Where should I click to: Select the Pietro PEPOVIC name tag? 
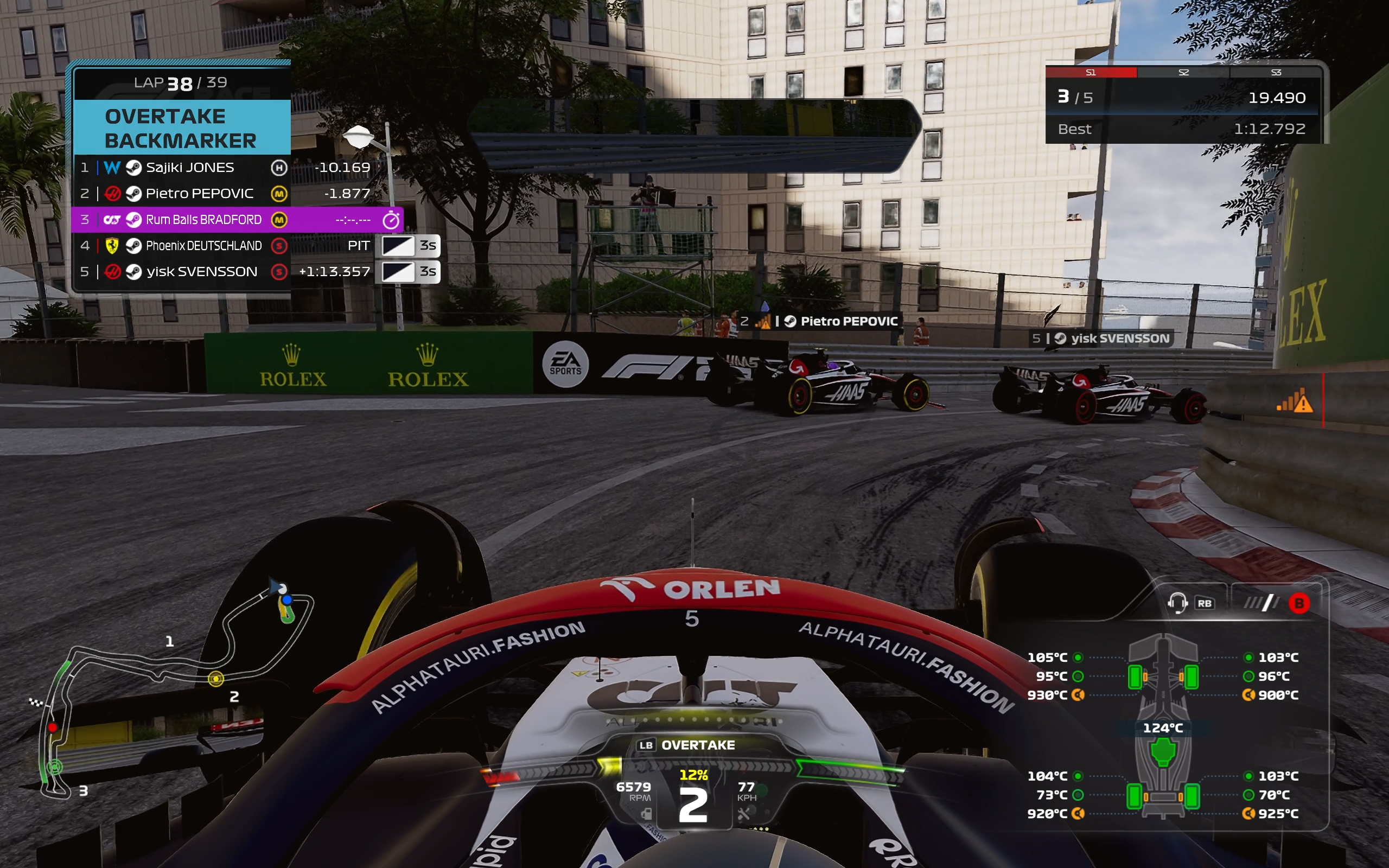coord(849,322)
